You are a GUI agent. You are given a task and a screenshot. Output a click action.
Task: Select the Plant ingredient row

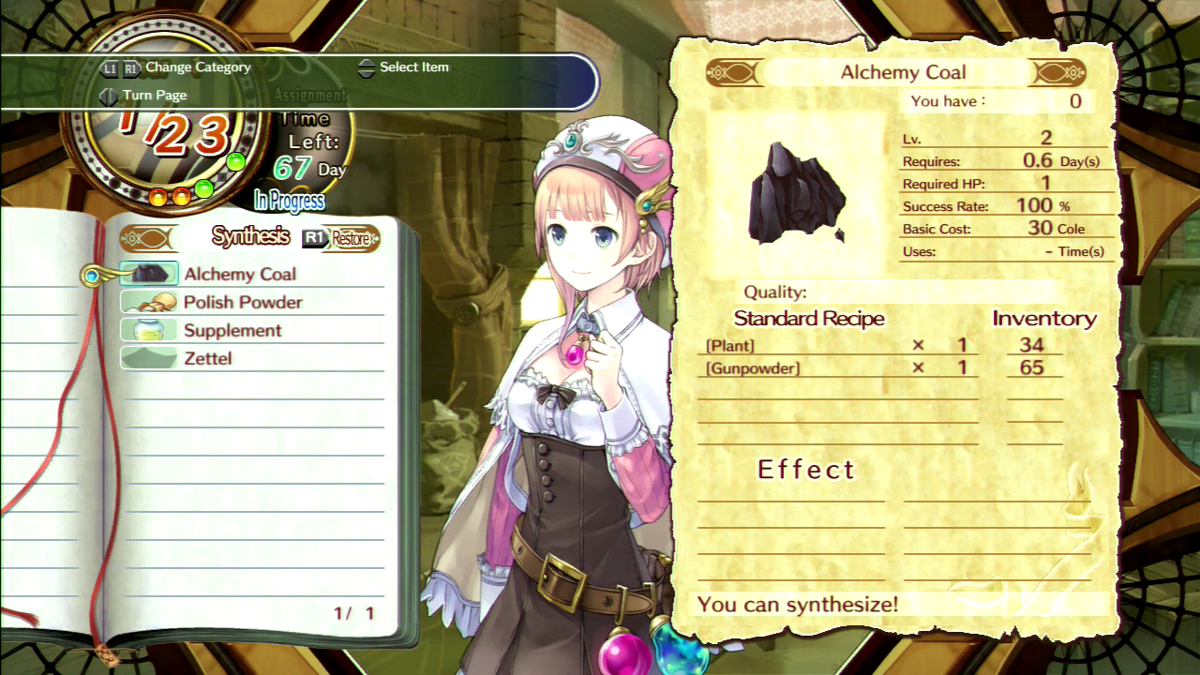click(x=730, y=346)
